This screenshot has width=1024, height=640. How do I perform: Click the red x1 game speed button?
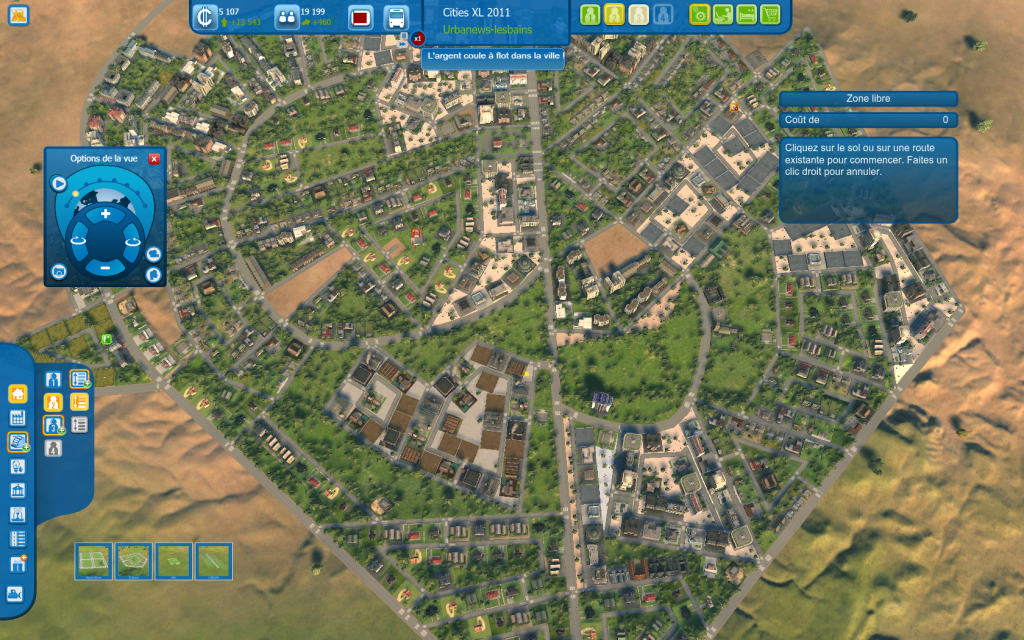click(x=417, y=38)
